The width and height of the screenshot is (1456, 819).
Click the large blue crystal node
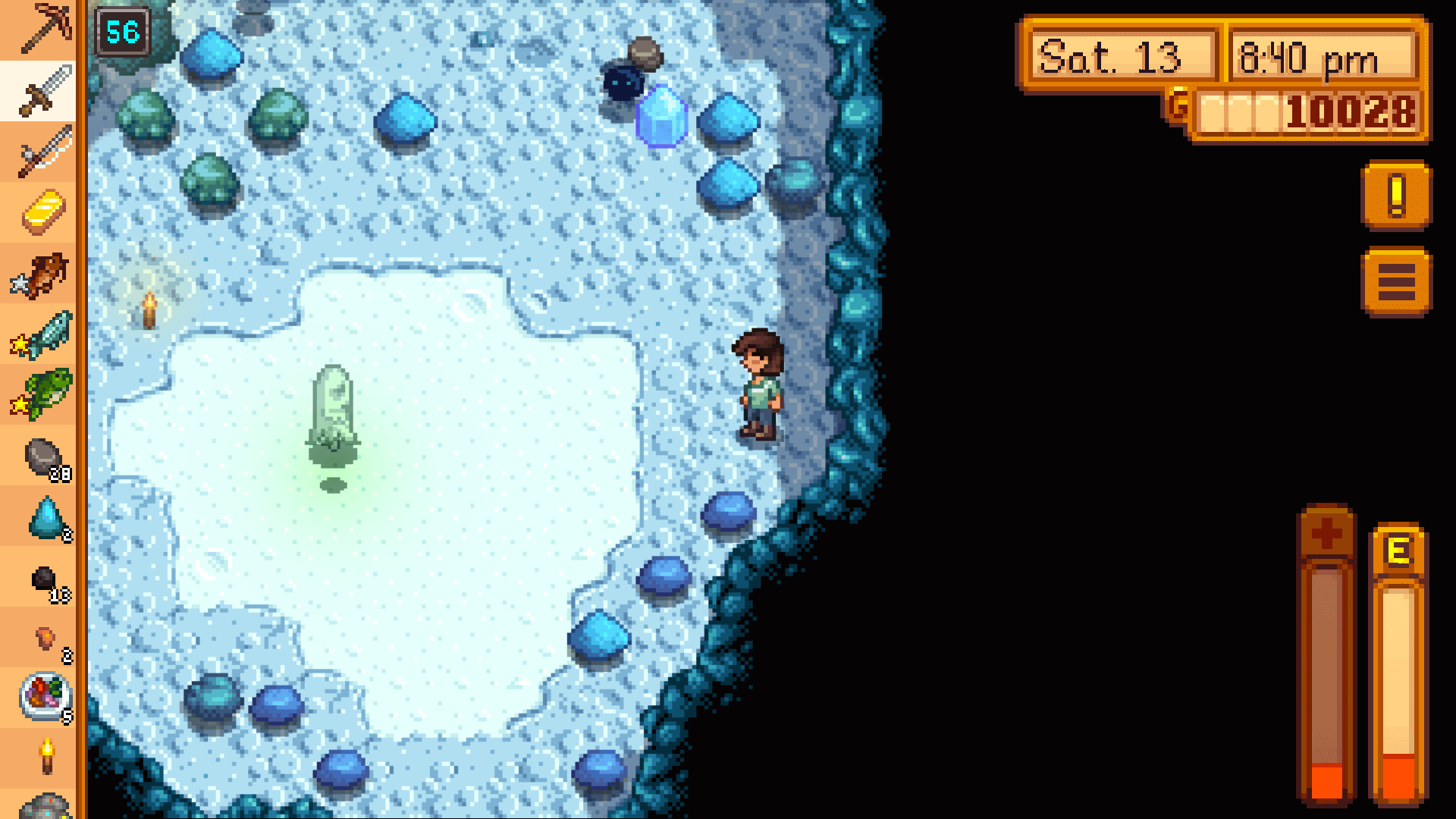click(661, 114)
